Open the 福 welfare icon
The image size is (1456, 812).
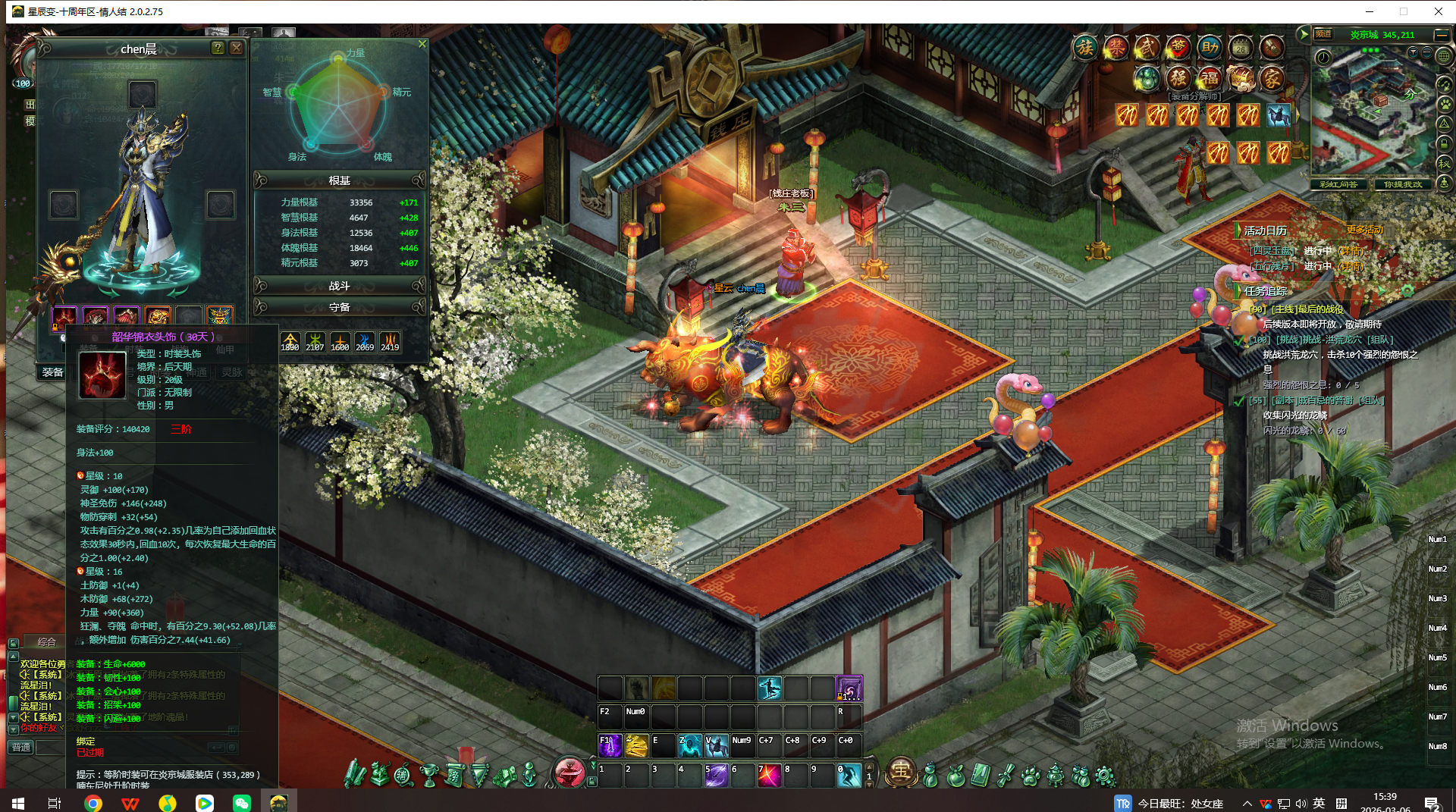pos(1210,78)
